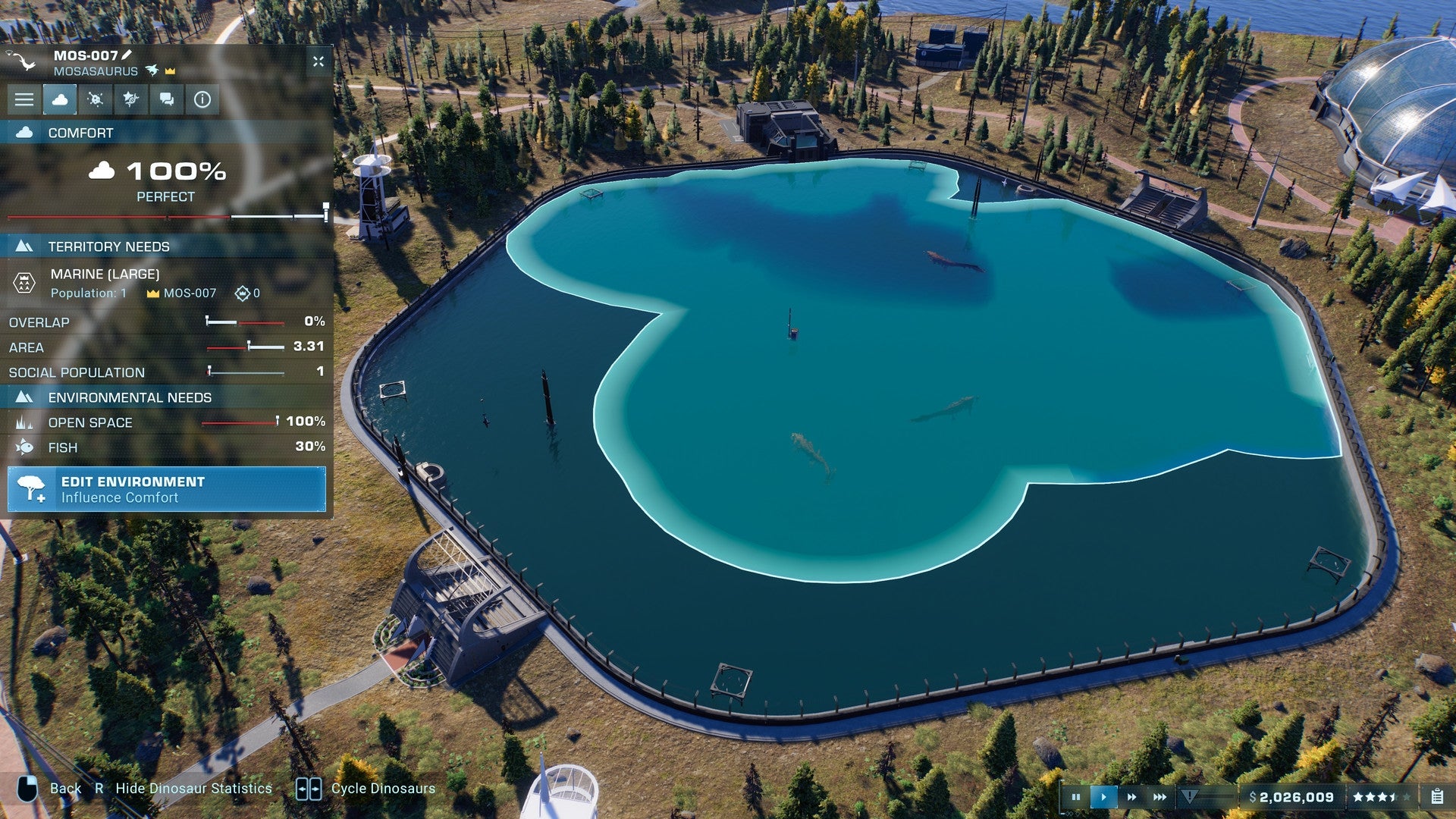Image resolution: width=1456 pixels, height=819 pixels.
Task: Open the Comfort tab cloud icon
Action: tap(61, 99)
